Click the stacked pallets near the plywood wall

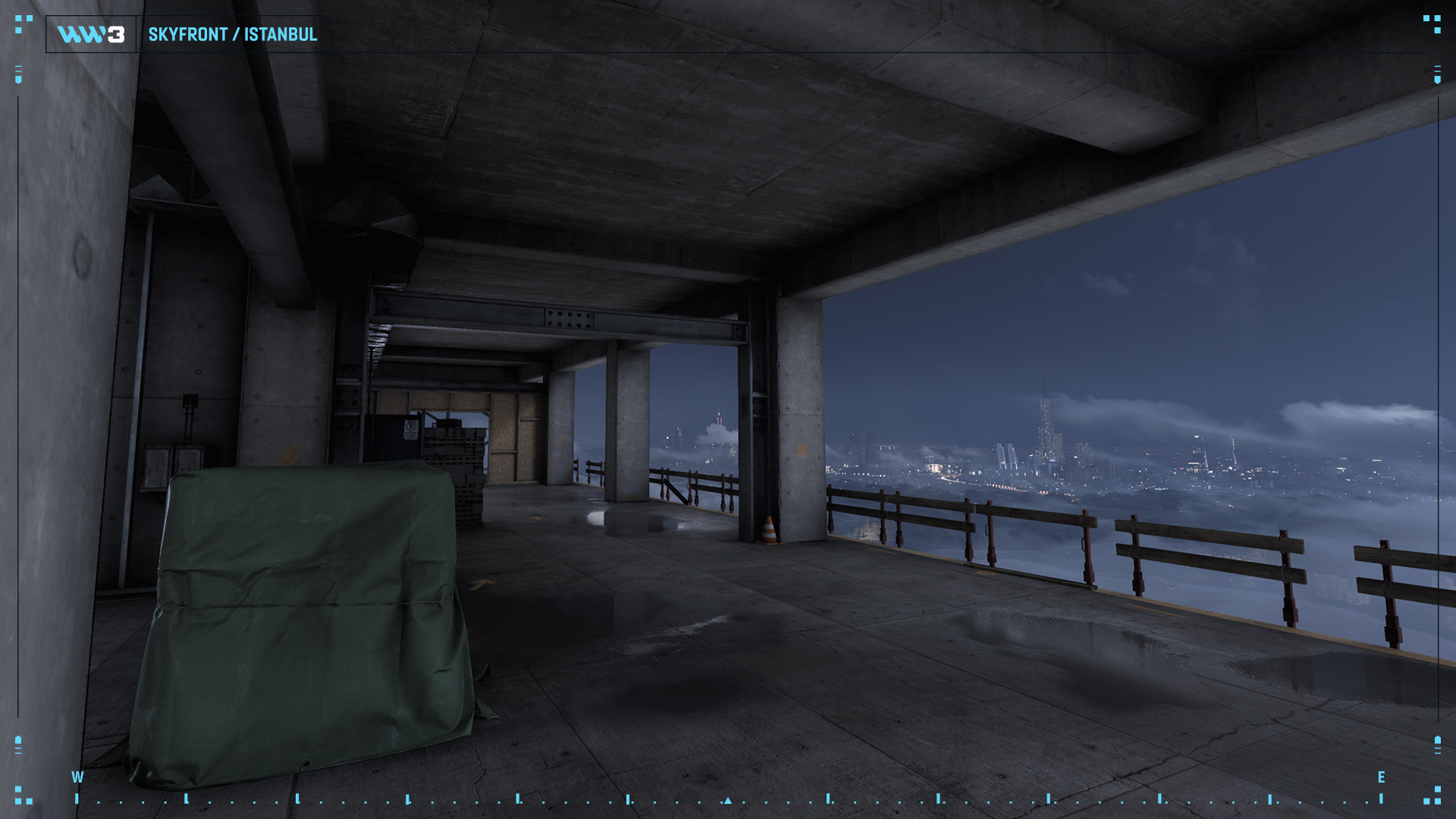click(455, 463)
